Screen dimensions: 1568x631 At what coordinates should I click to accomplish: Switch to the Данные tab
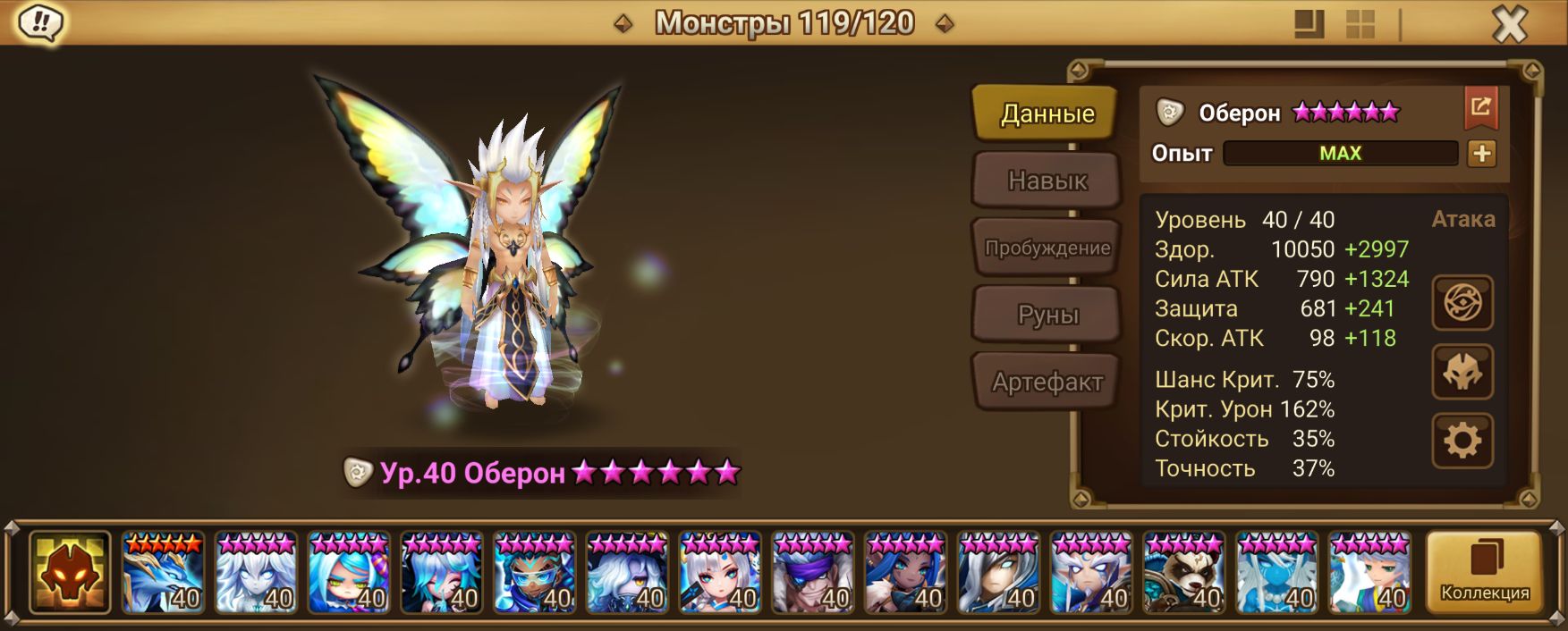coord(1047,114)
